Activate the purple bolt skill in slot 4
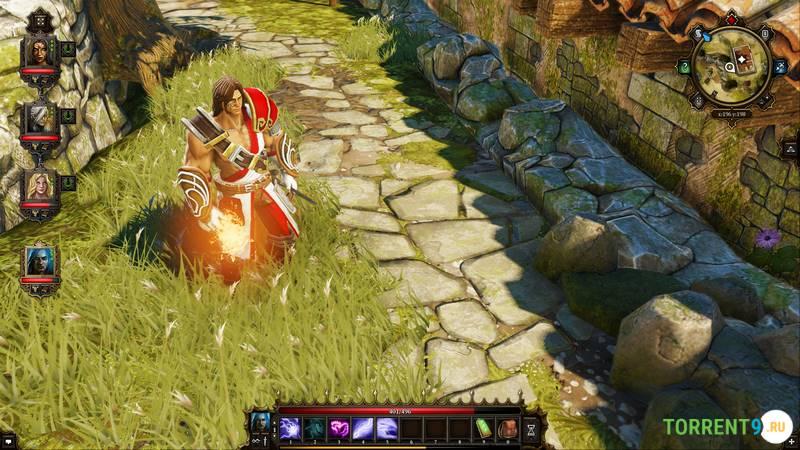The image size is (800, 450). [362, 429]
